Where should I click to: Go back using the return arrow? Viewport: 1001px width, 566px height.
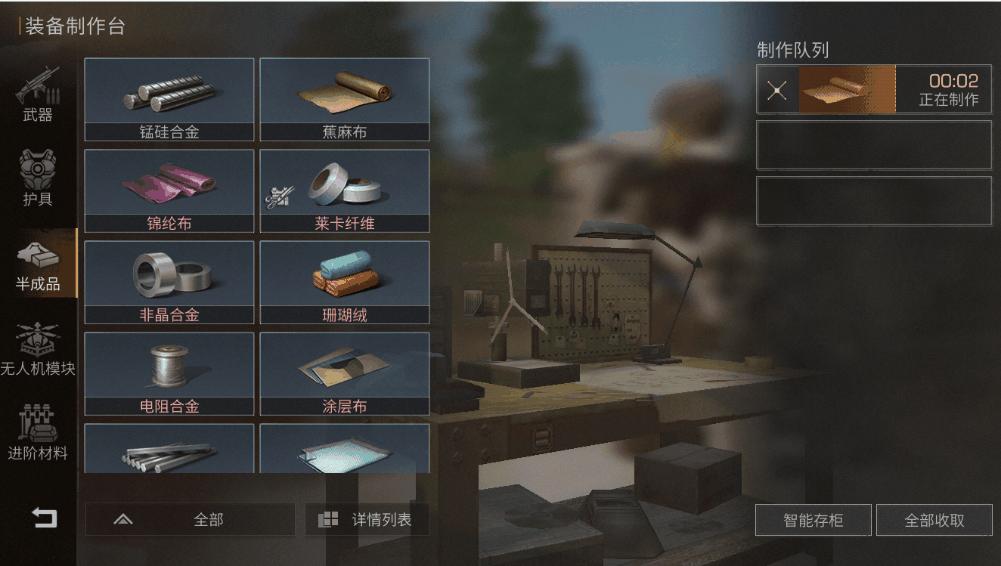coord(44,518)
